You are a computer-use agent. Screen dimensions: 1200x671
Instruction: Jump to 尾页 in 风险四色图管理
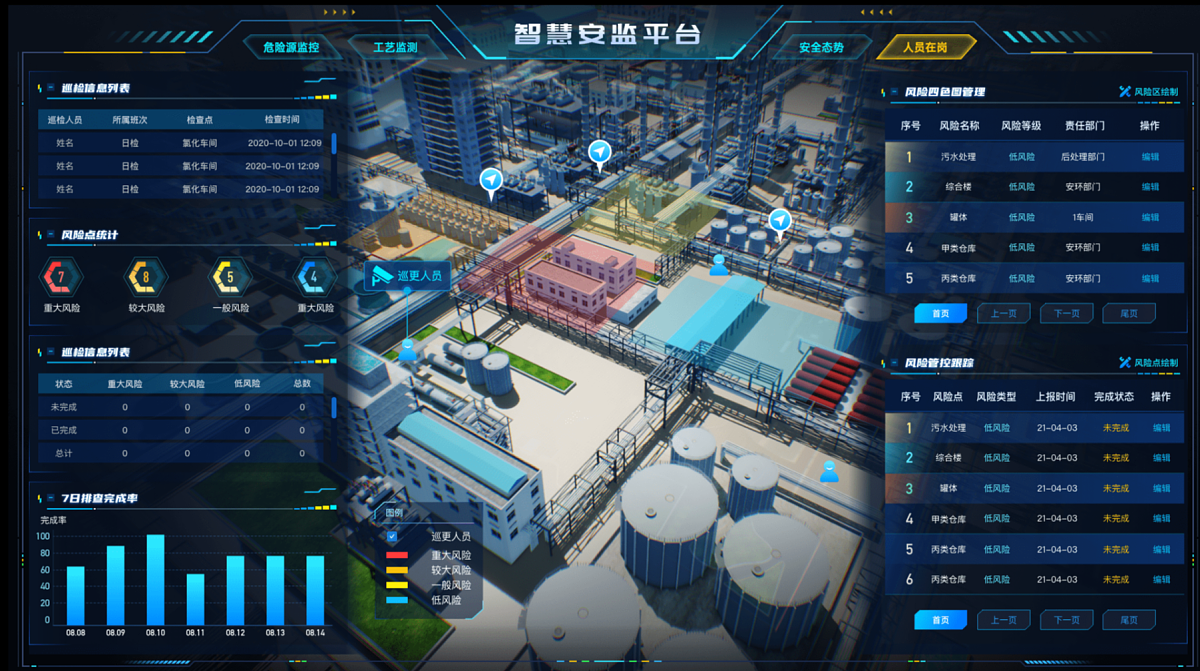1128,314
